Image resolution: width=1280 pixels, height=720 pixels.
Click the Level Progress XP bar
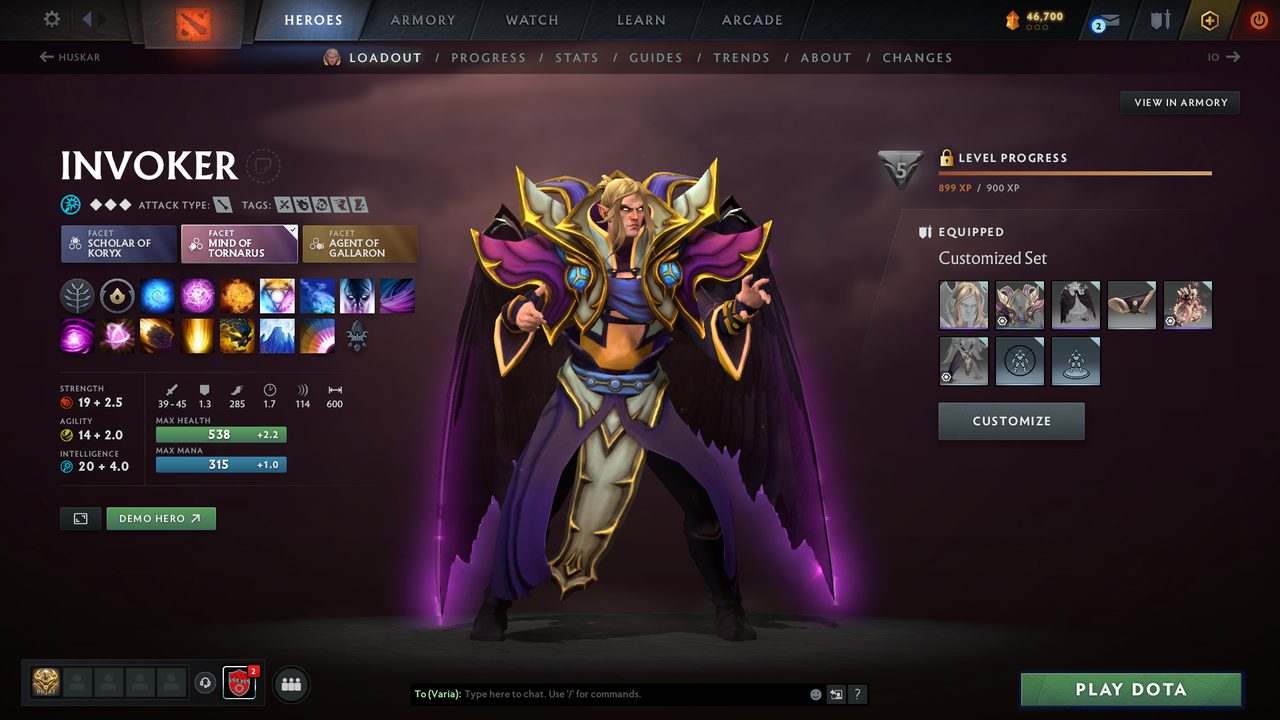pyautogui.click(x=1075, y=172)
